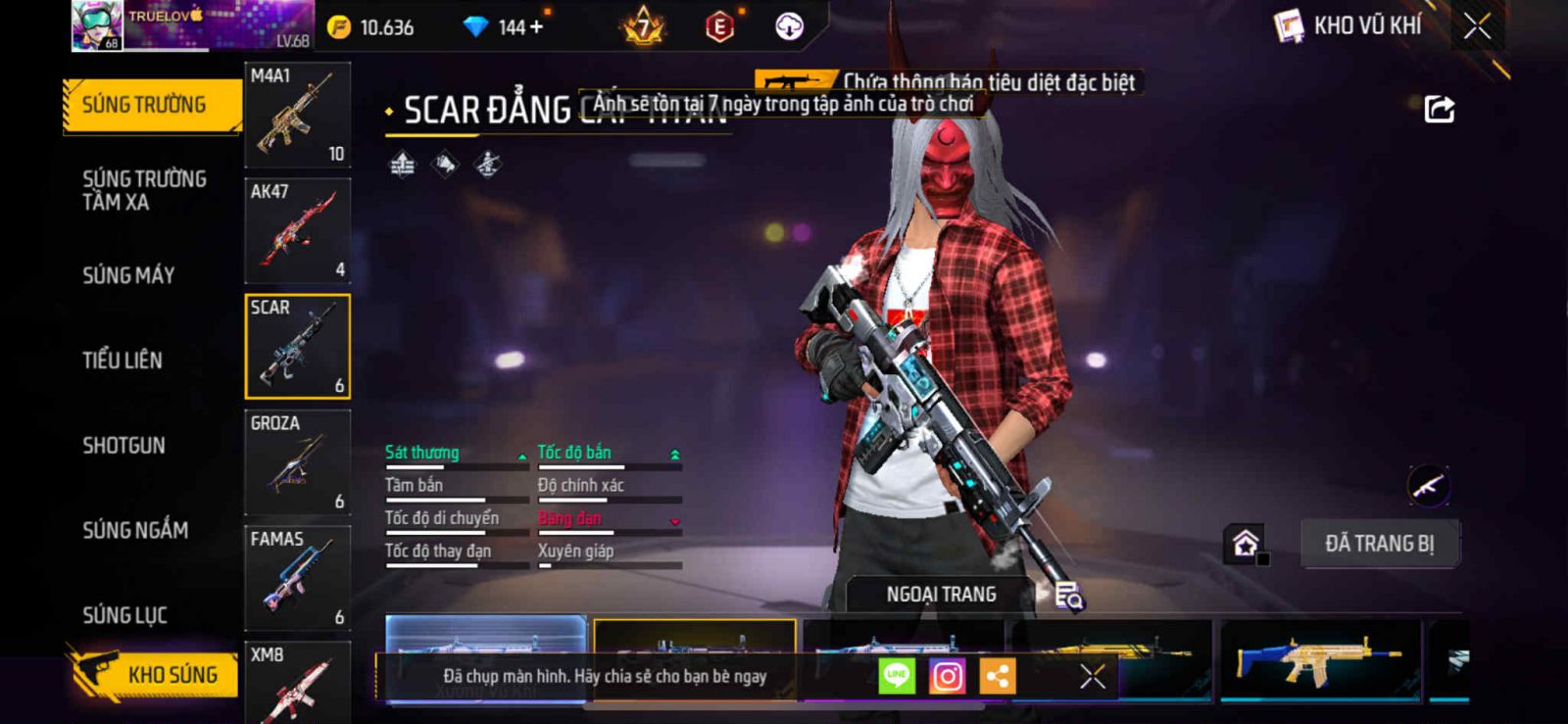Select the SÚNG MÁY category
Screen dimensions: 1568x724
click(128, 275)
